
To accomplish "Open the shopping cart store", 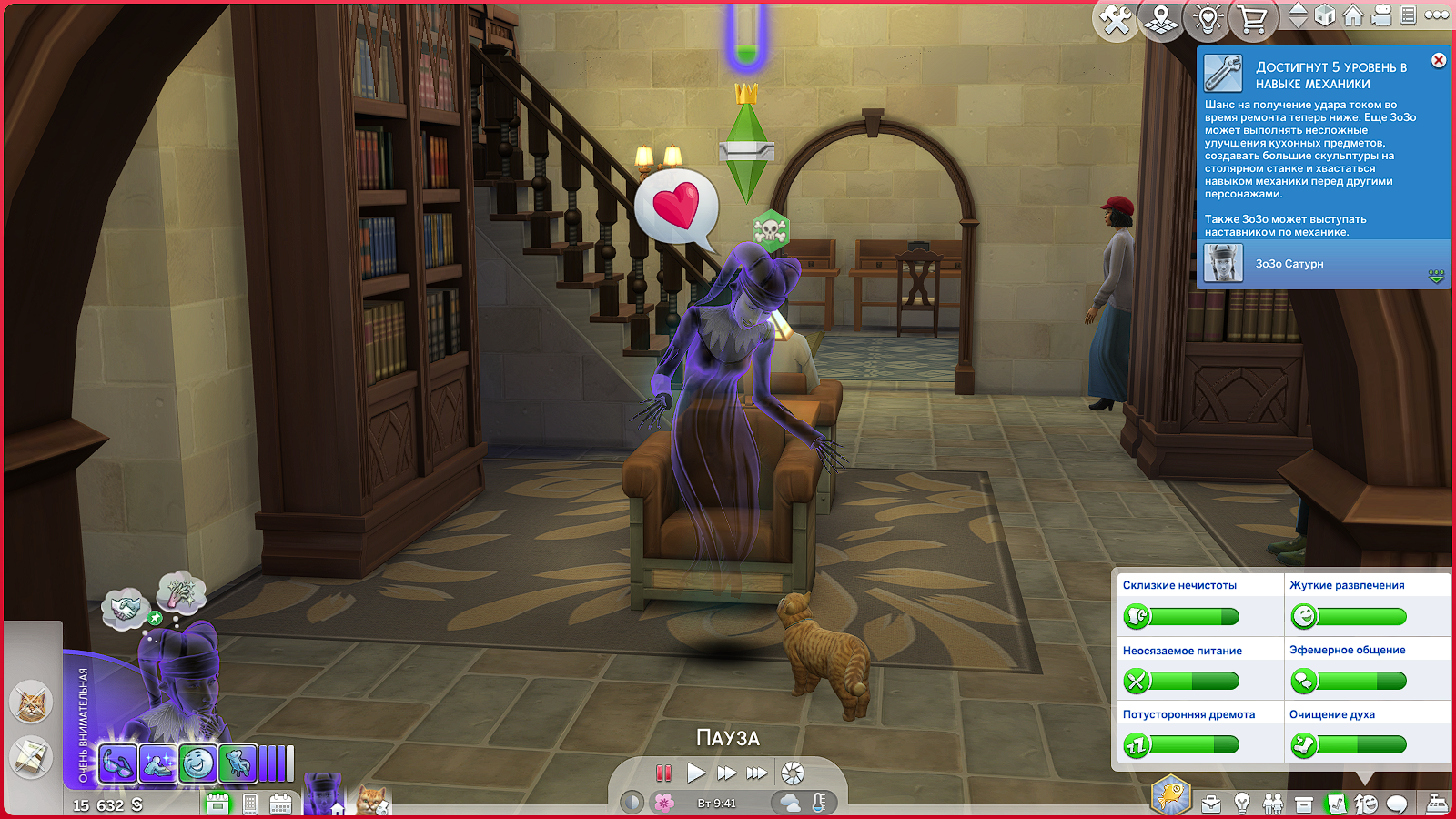I will click(x=1253, y=19).
